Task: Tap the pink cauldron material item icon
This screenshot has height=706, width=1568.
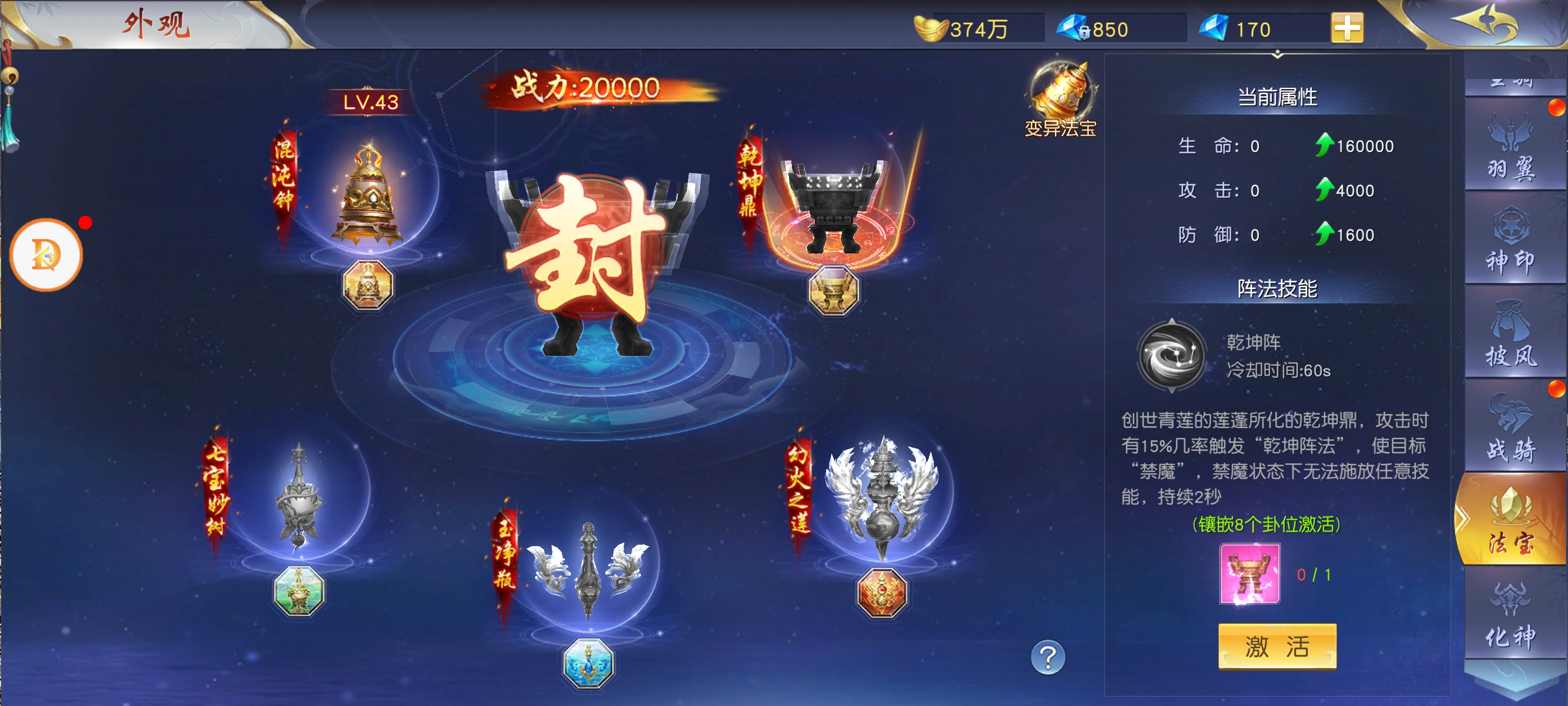Action: pos(1249,574)
